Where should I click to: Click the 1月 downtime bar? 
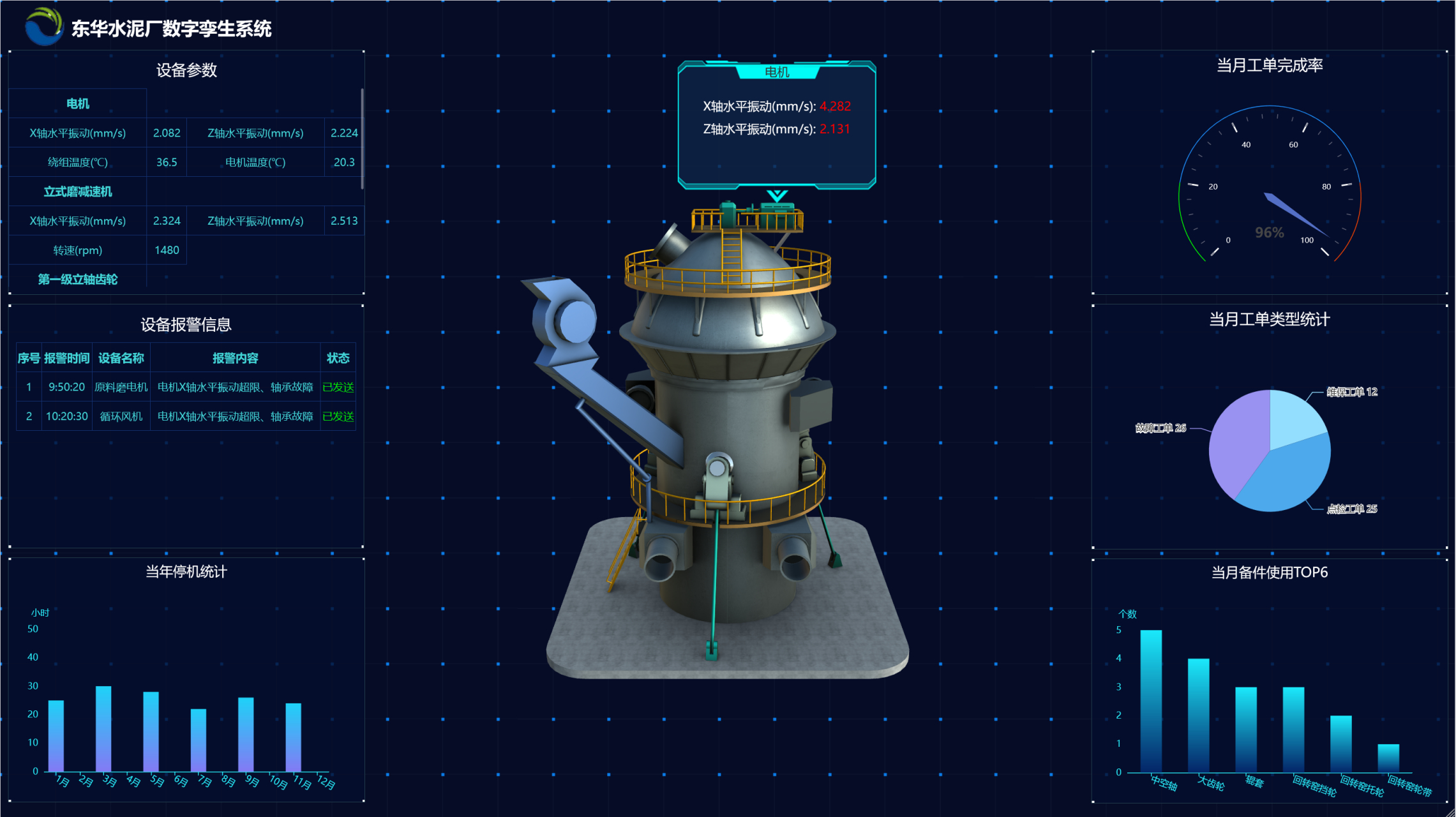56,736
